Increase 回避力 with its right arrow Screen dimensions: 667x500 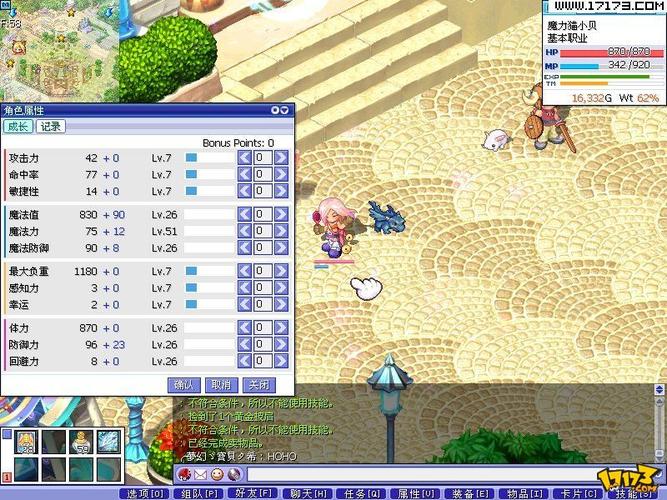coord(281,361)
